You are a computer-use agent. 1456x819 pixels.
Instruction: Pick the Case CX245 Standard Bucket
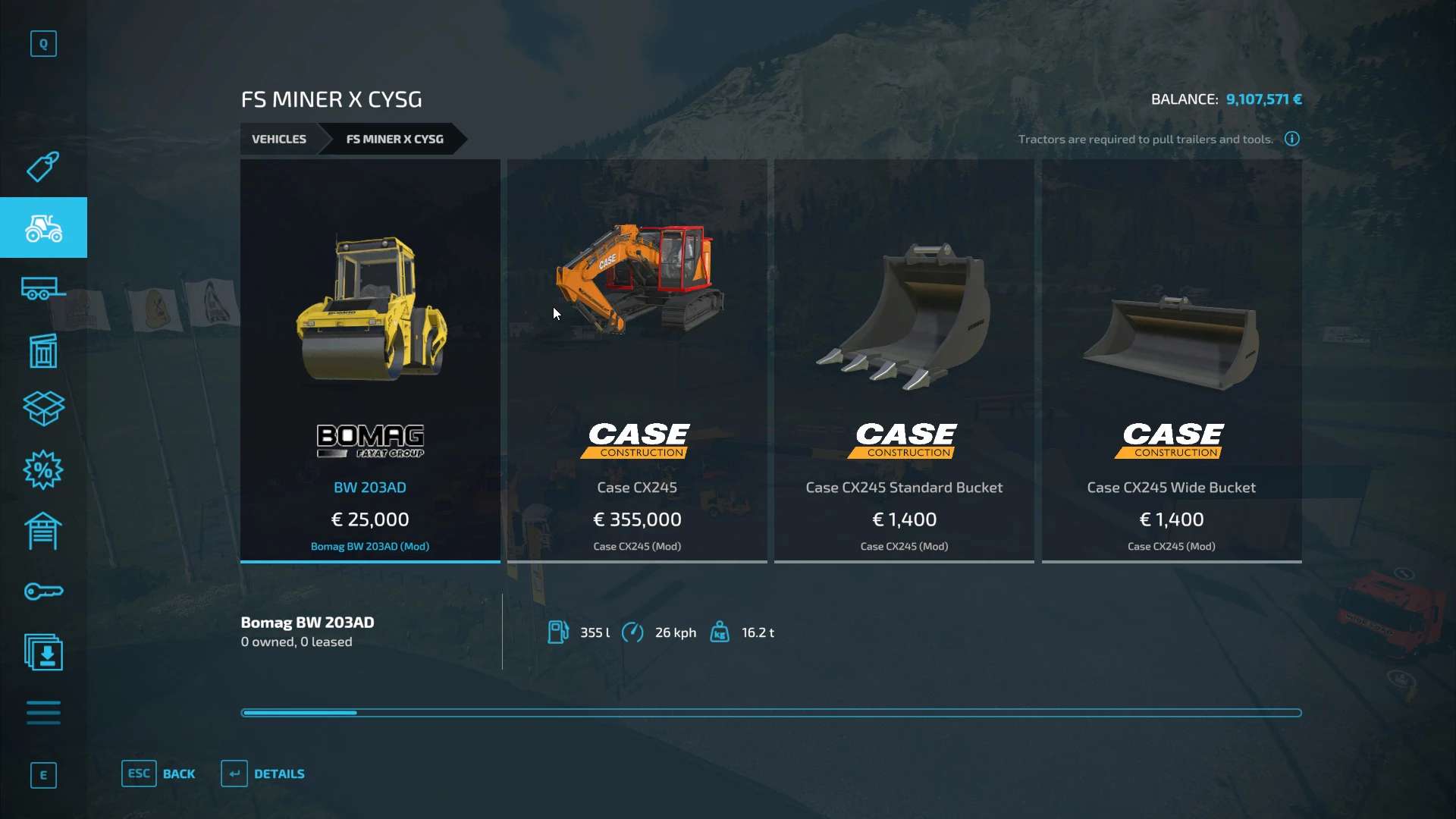pyautogui.click(x=904, y=361)
